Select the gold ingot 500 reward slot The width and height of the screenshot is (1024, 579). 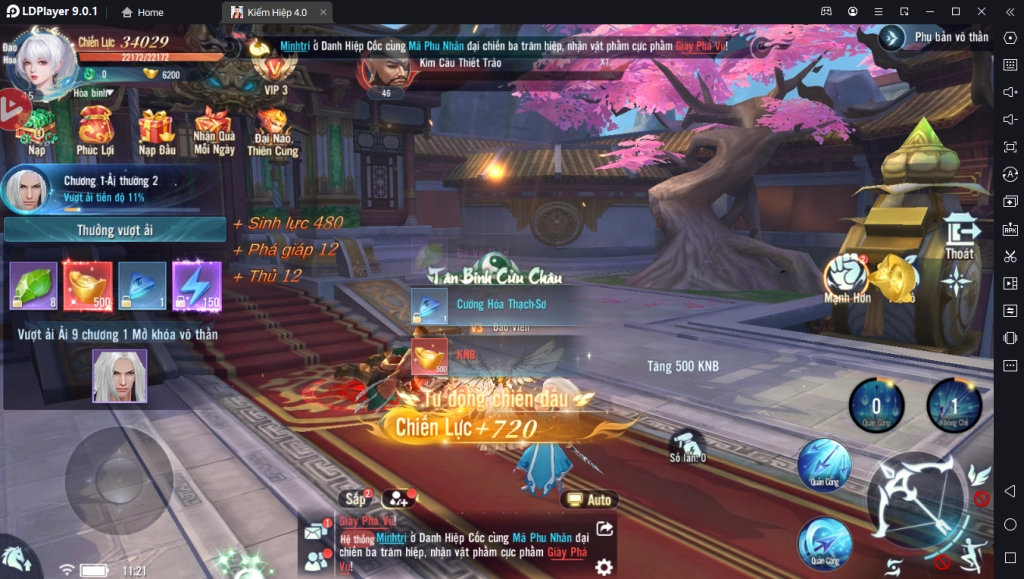(88, 285)
